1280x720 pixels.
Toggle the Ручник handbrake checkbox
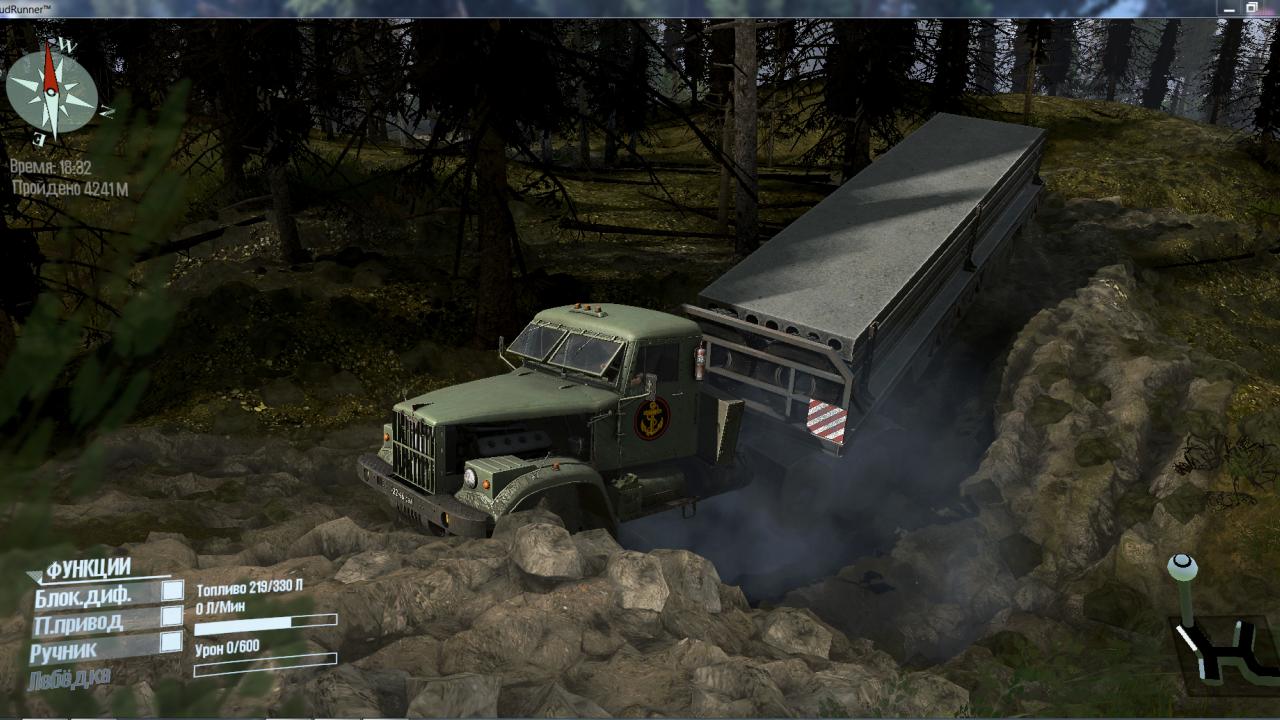(x=172, y=642)
